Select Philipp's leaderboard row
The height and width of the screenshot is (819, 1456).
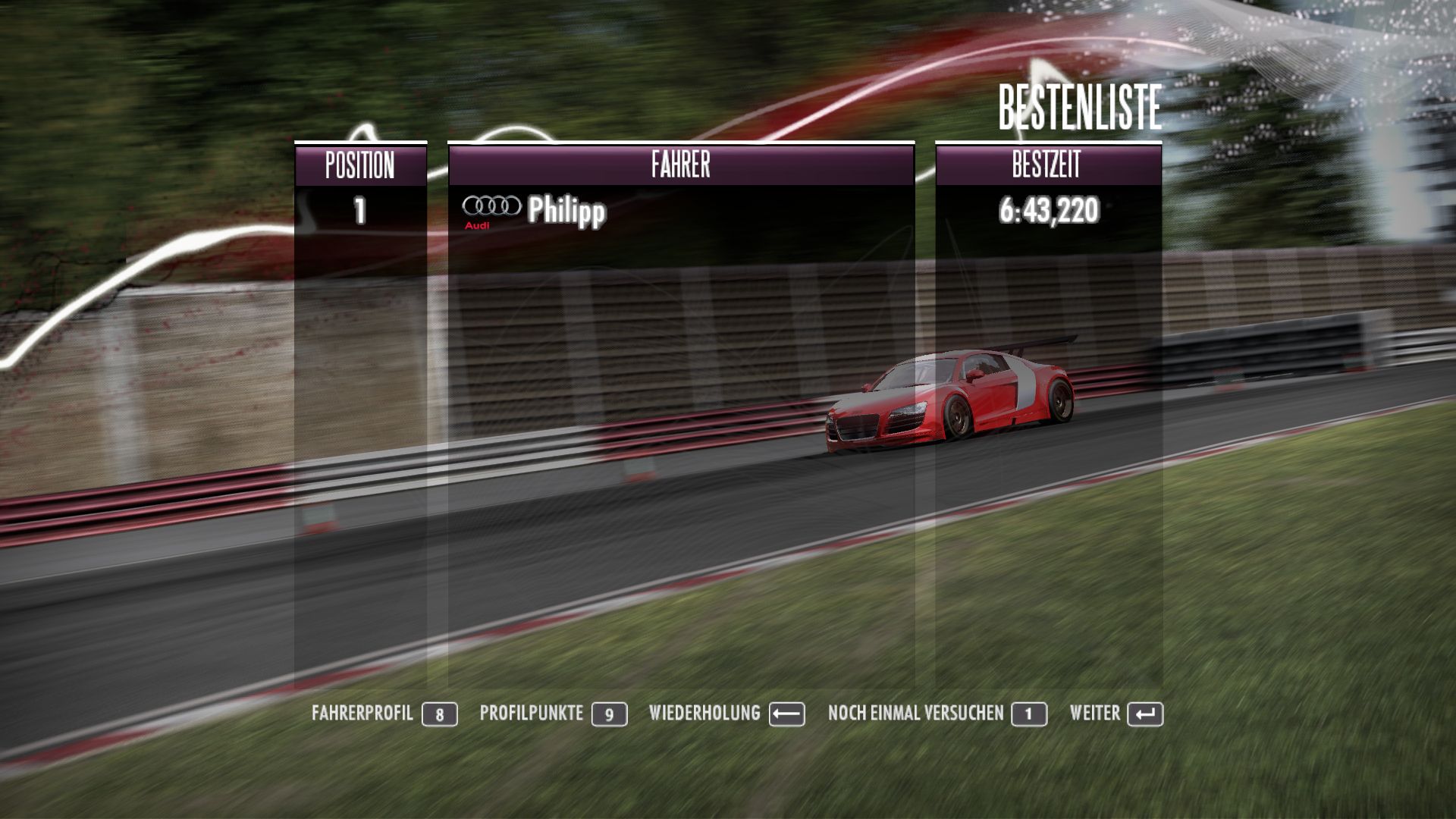tap(680, 210)
